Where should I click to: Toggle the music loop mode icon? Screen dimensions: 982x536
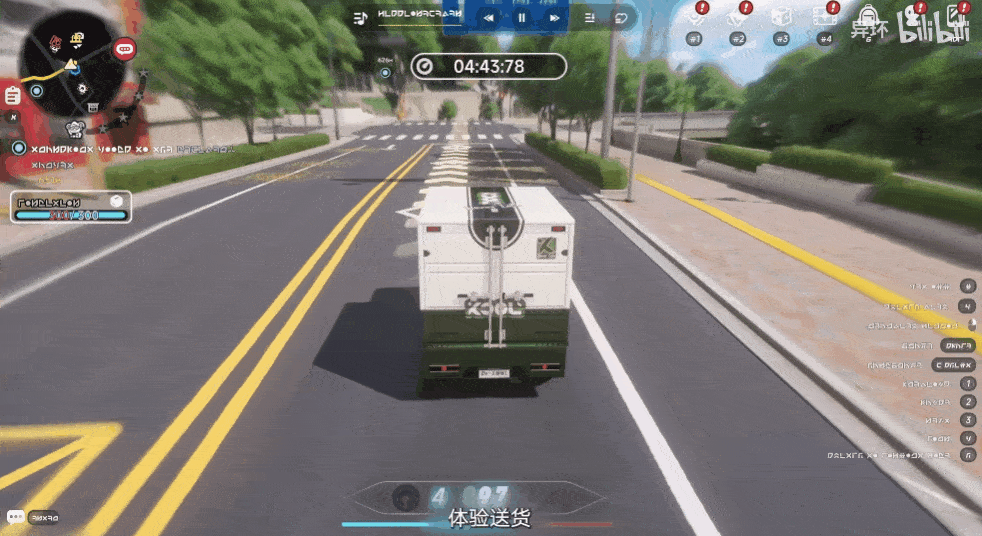coord(620,17)
